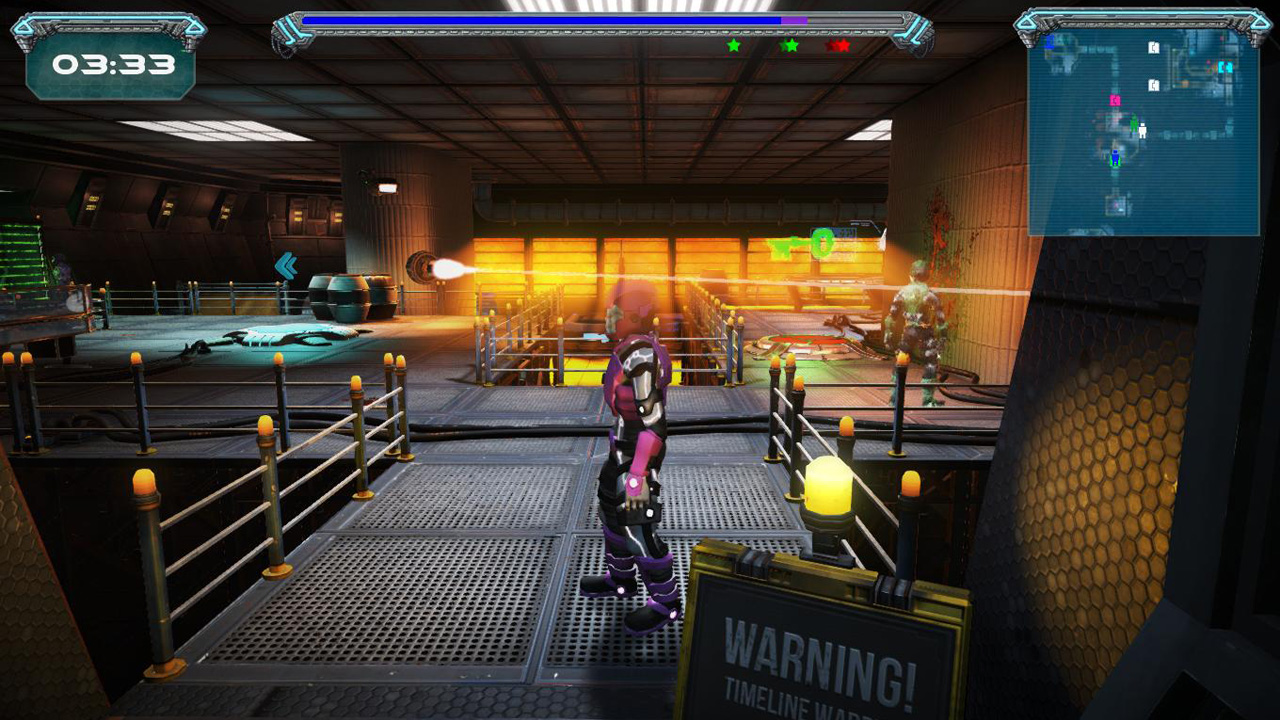This screenshot has height=720, width=1280.
Task: Click the cyan door marker on the minimap
Action: coord(1226,66)
